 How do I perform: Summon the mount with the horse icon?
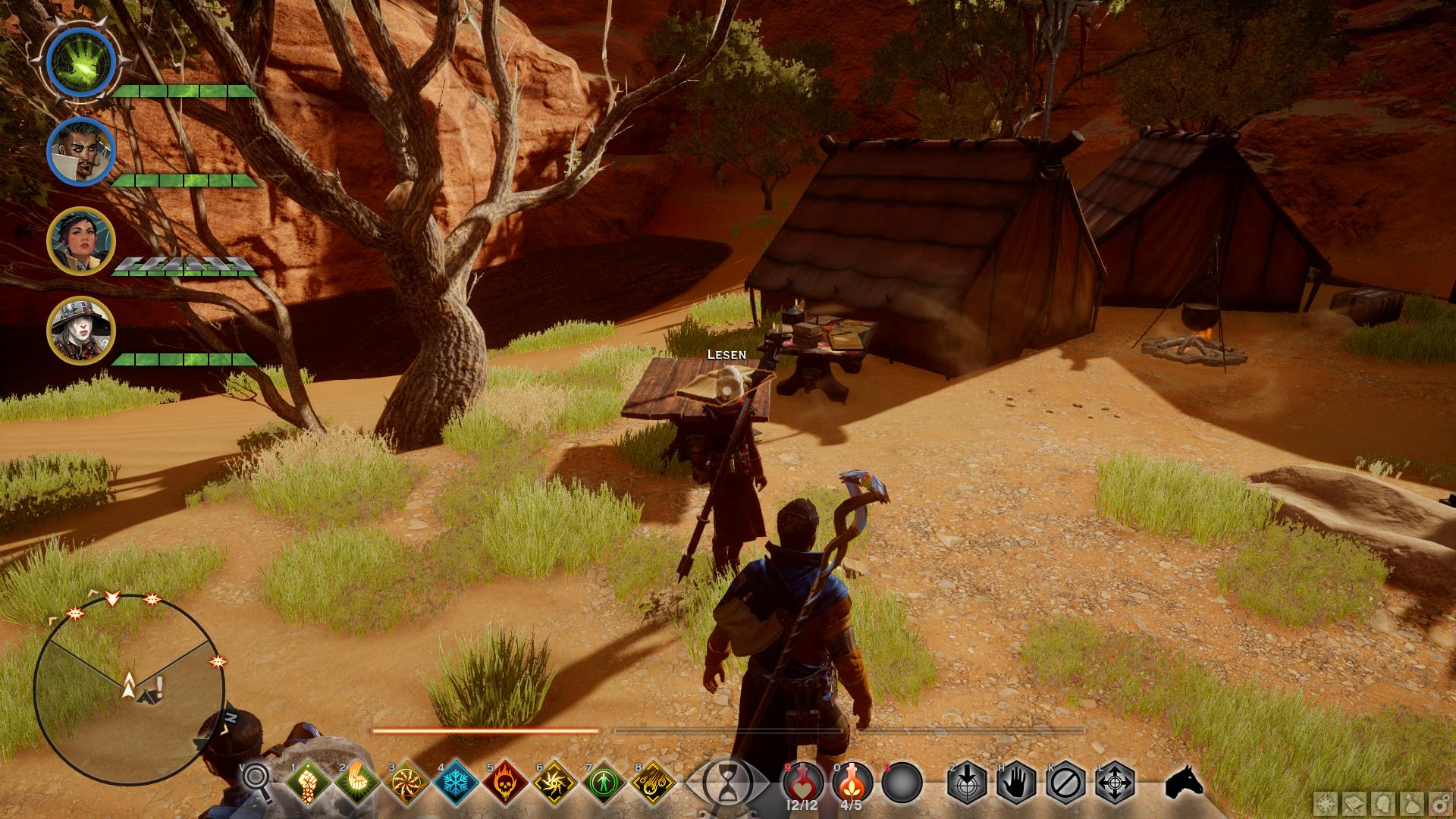(x=1185, y=781)
